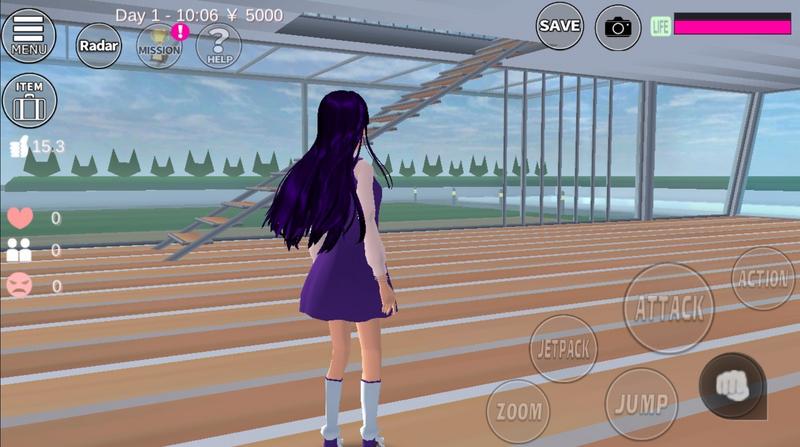Hit the JUMP button
This screenshot has height=447, width=800.
pos(640,402)
